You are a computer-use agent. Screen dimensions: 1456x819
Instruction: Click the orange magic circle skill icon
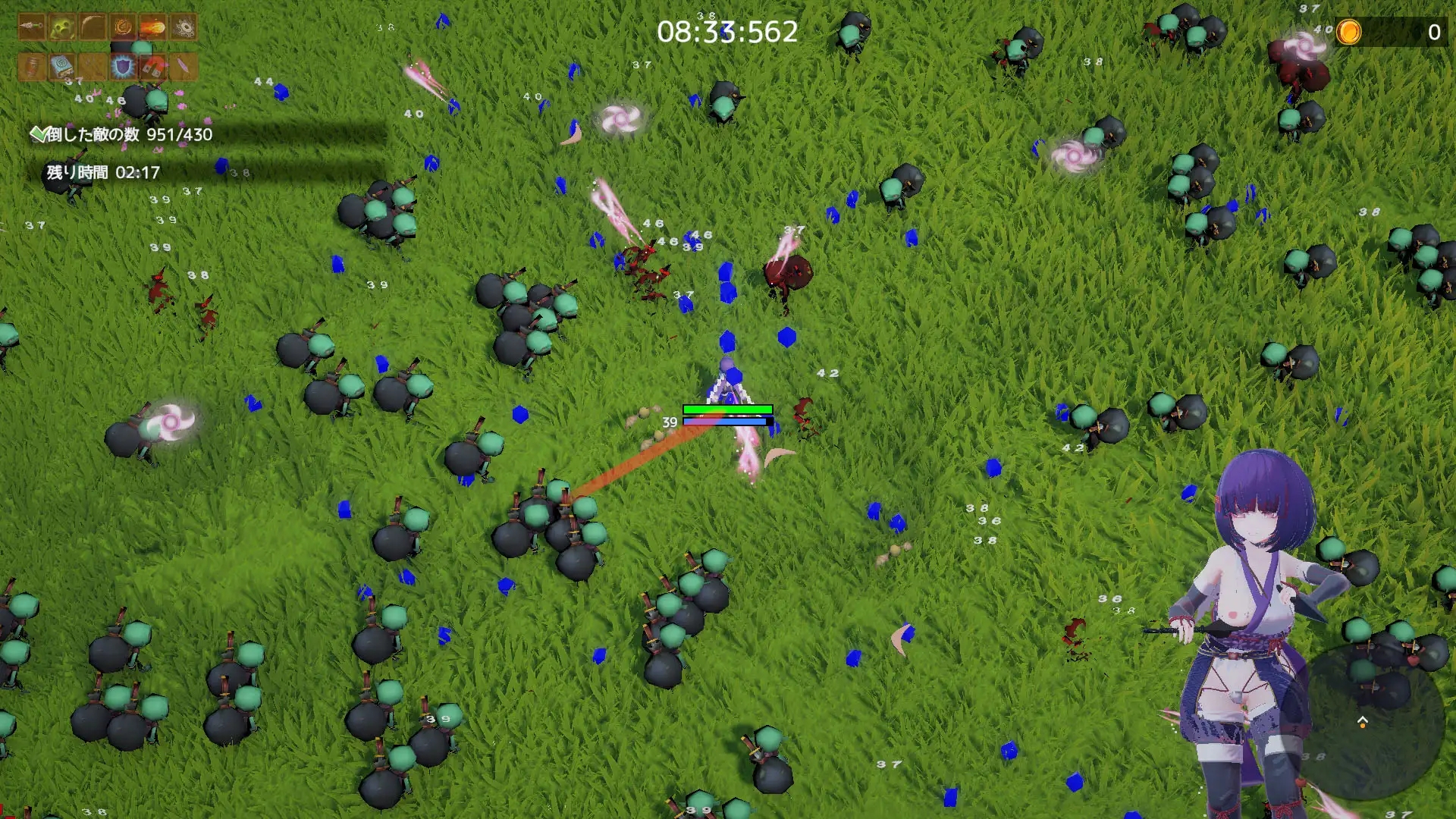[x=124, y=26]
